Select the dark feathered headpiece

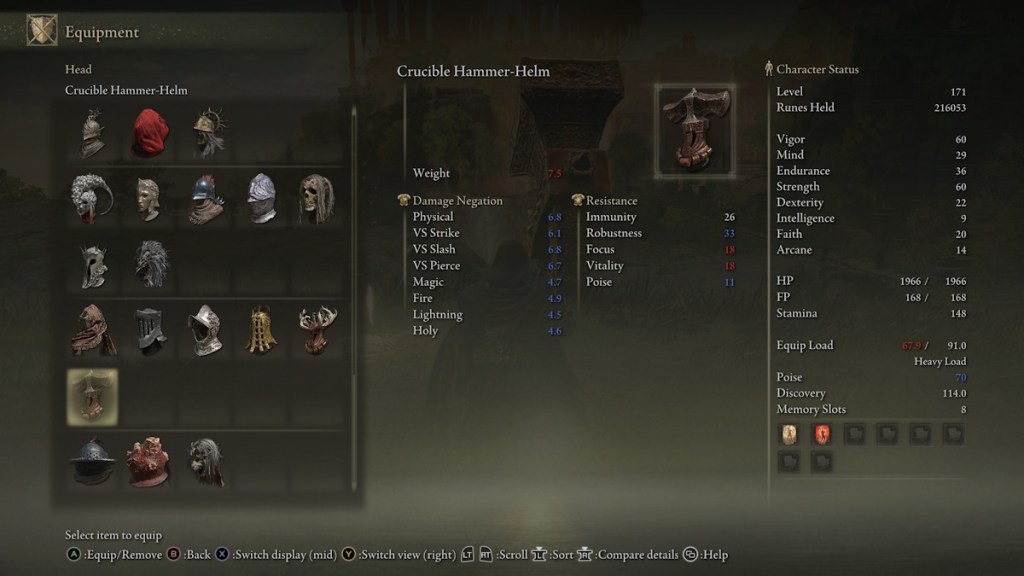(151, 264)
